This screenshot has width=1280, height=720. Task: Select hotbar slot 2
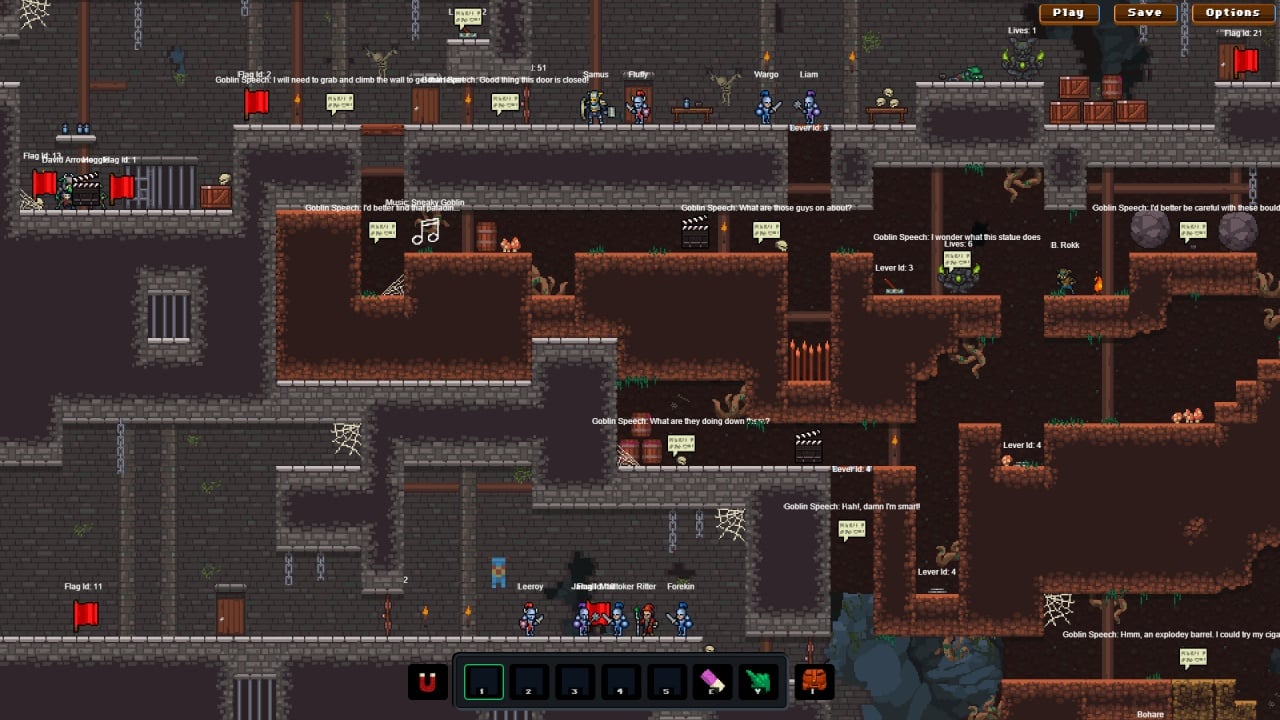(x=529, y=682)
